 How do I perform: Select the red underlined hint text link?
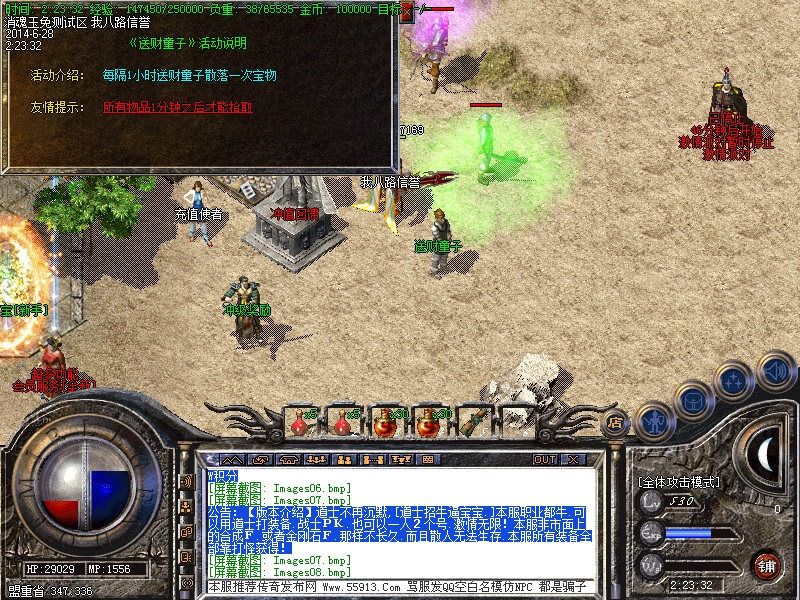177,107
